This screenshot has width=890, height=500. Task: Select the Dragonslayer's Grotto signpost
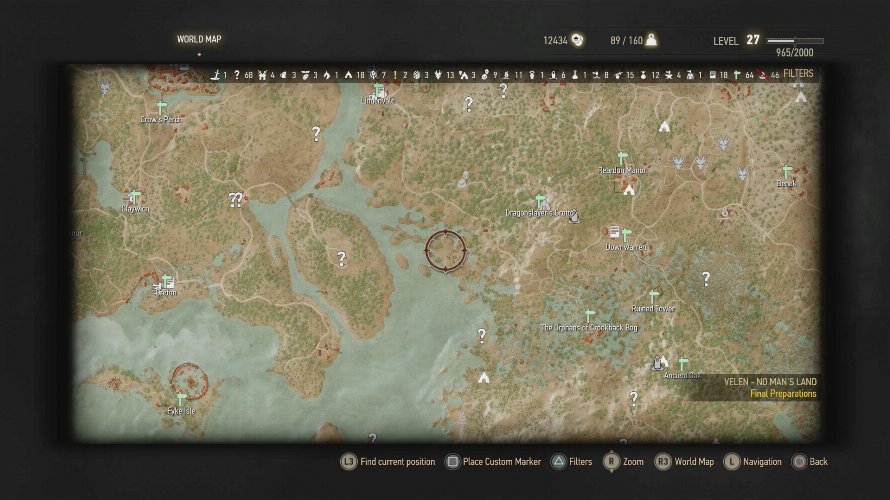point(541,201)
